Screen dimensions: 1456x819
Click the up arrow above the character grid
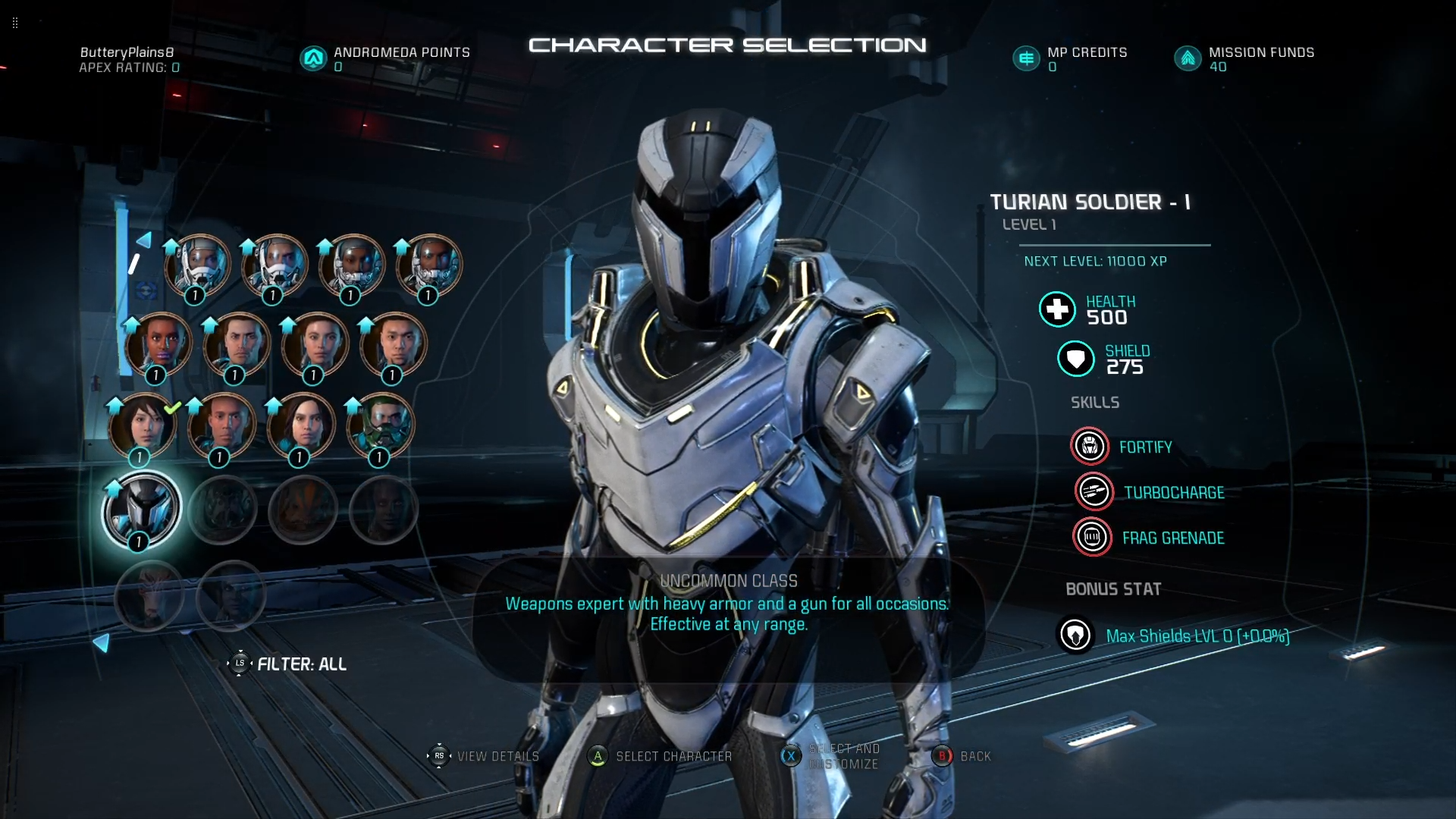(143, 240)
